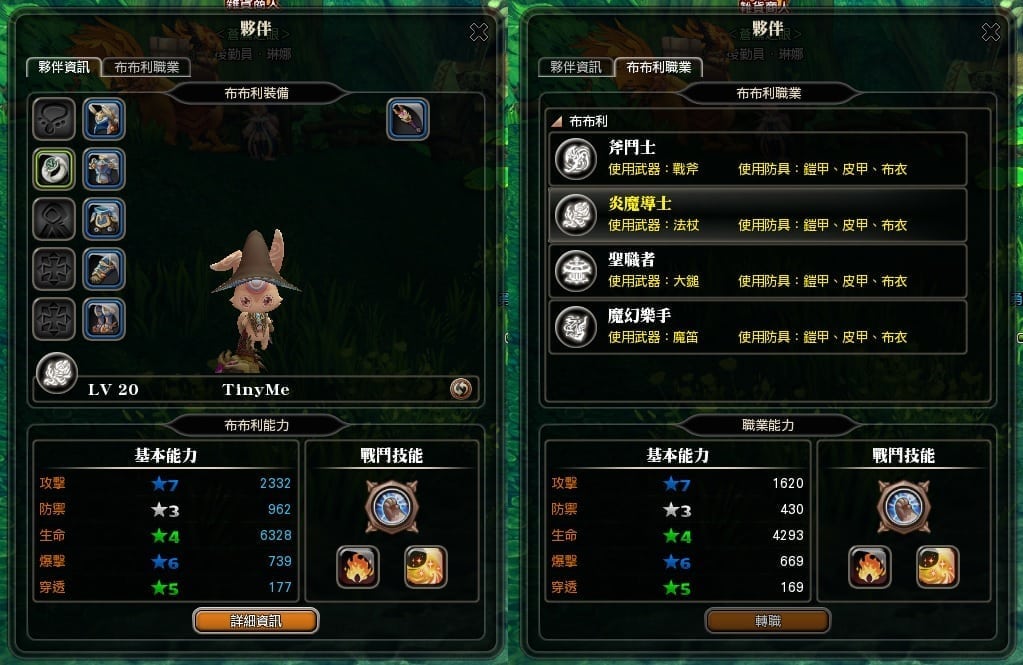Screen dimensions: 1023x665
Task: Select the equipped boots slot
Action: pos(103,318)
